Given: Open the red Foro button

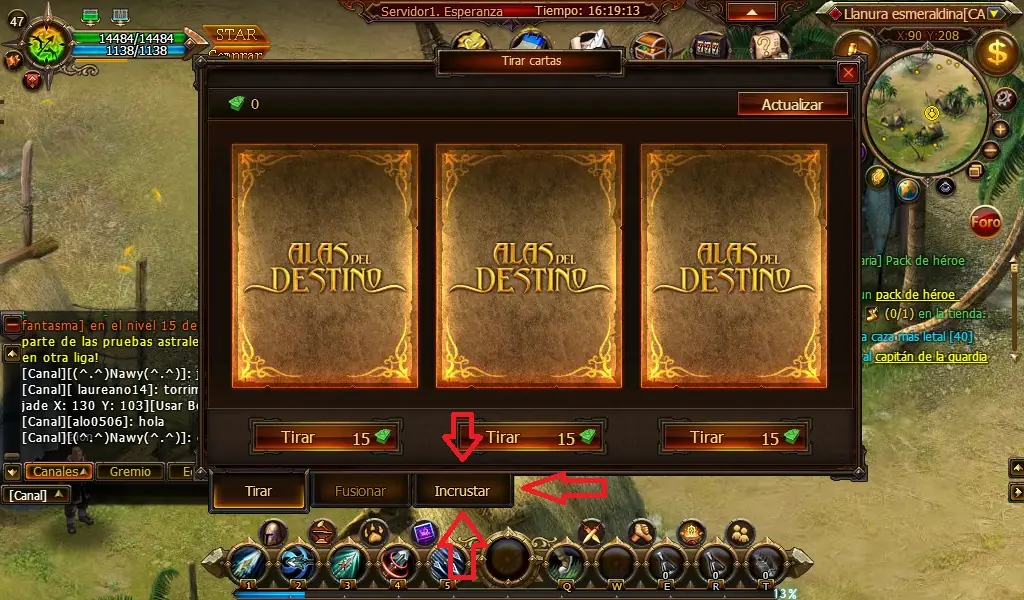Looking at the screenshot, I should 986,222.
